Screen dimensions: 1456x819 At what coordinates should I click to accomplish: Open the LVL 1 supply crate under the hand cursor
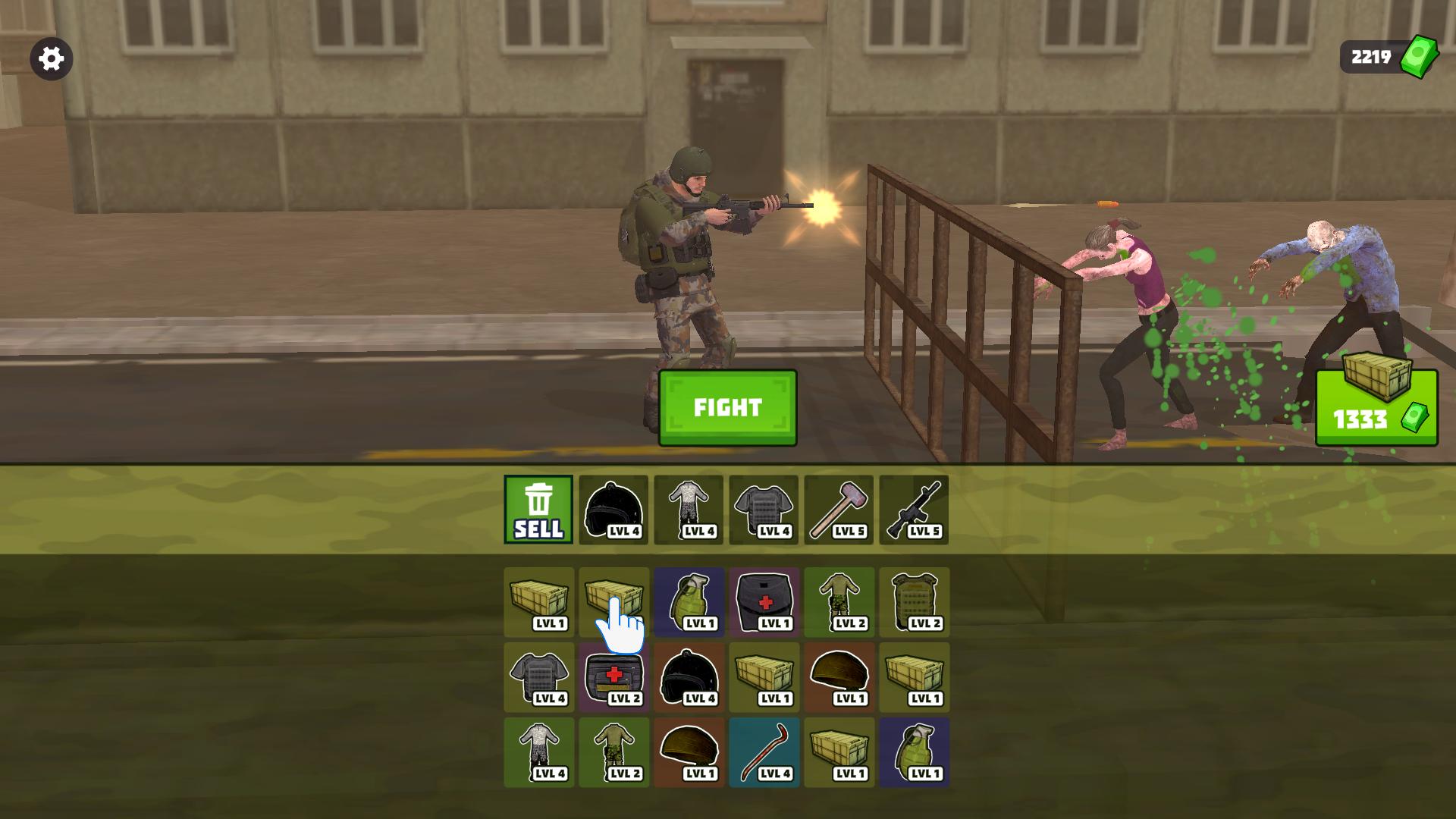point(613,599)
